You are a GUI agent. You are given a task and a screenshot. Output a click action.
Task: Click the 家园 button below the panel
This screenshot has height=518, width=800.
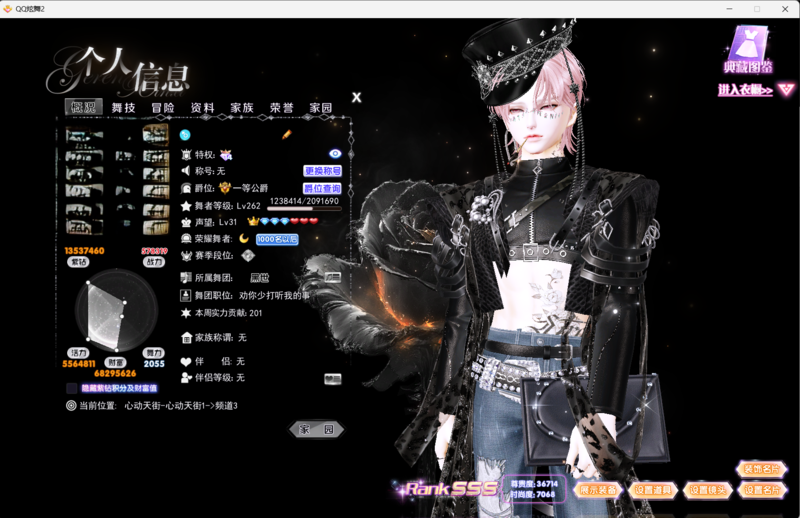[x=316, y=429]
